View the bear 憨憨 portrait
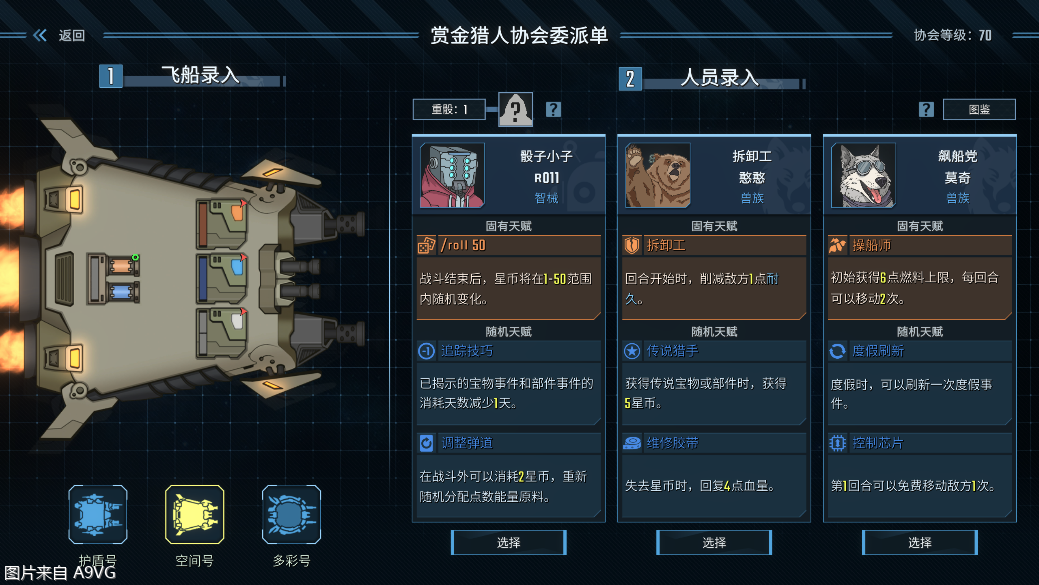The height and width of the screenshot is (585, 1039). coord(657,176)
